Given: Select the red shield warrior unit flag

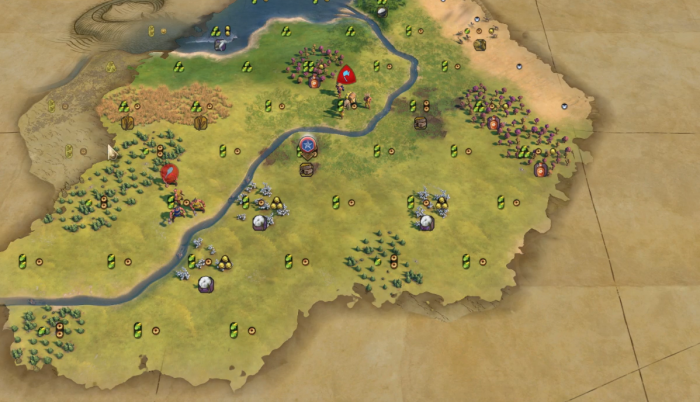Looking at the screenshot, I should [x=346, y=74].
